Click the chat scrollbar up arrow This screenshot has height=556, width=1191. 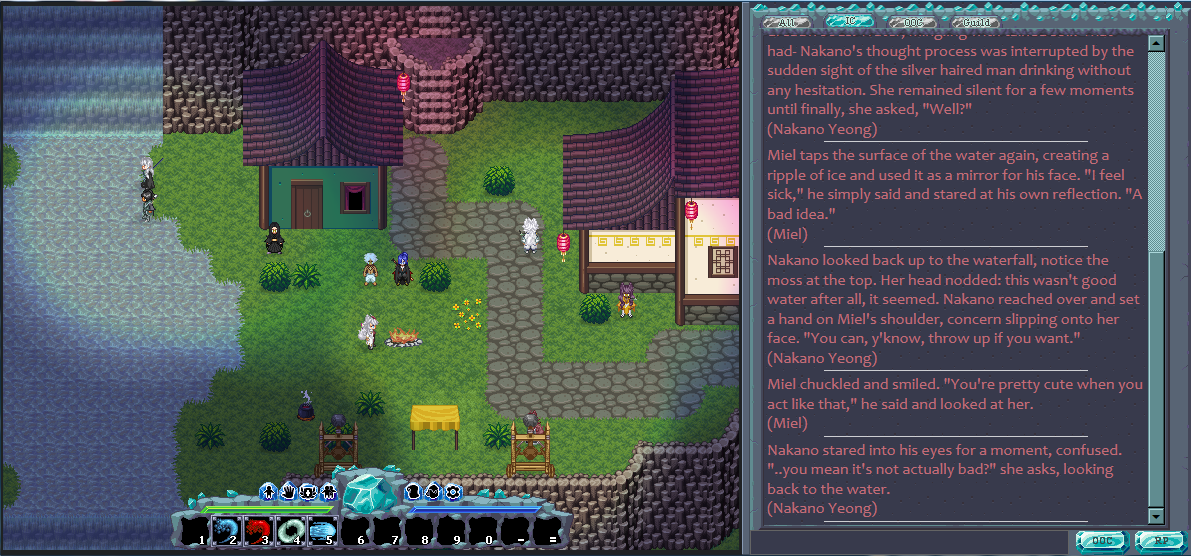(1156, 44)
